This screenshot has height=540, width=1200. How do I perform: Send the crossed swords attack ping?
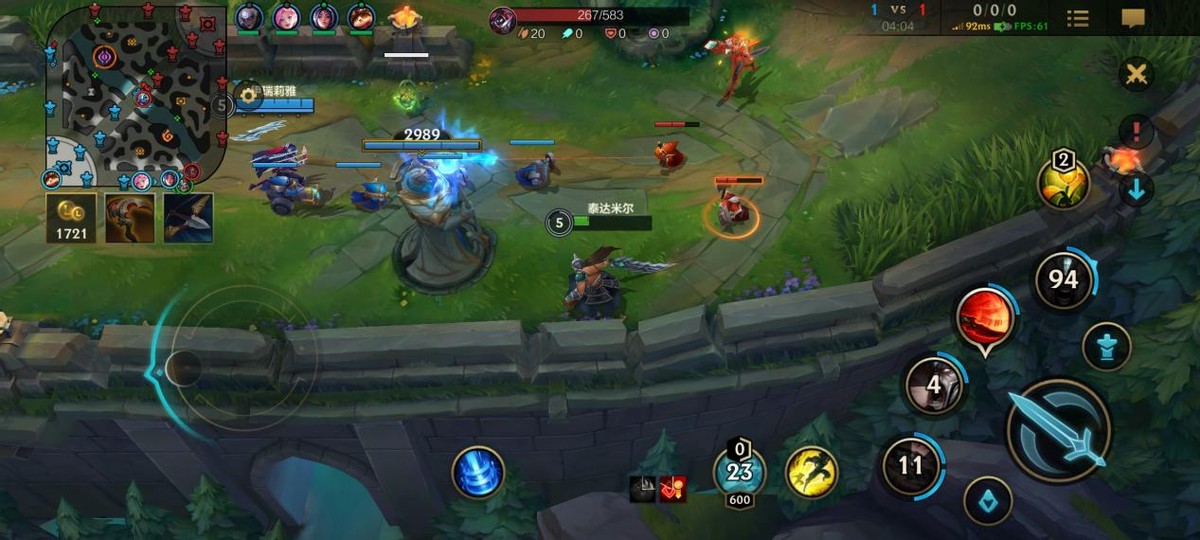1136,74
